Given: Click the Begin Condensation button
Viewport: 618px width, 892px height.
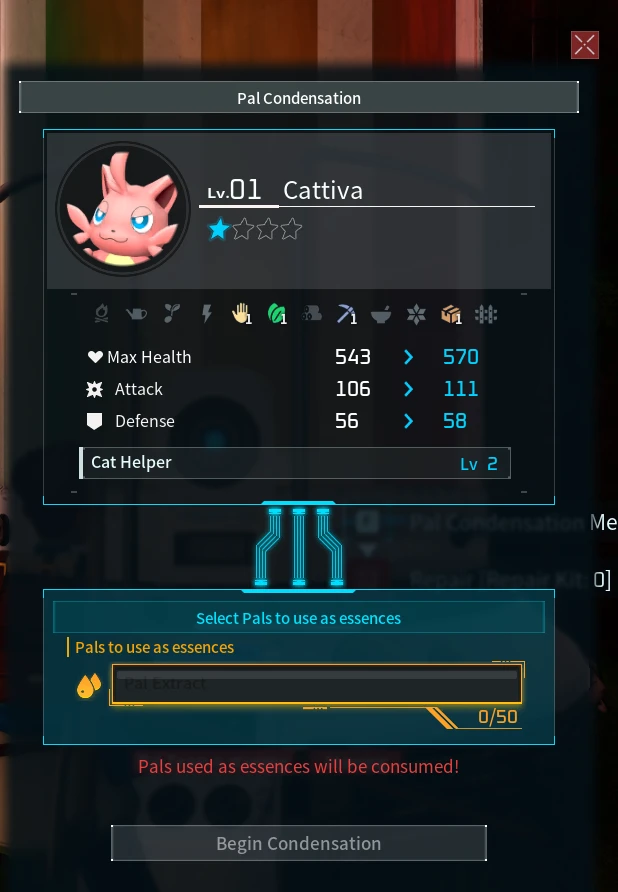Looking at the screenshot, I should pos(298,843).
